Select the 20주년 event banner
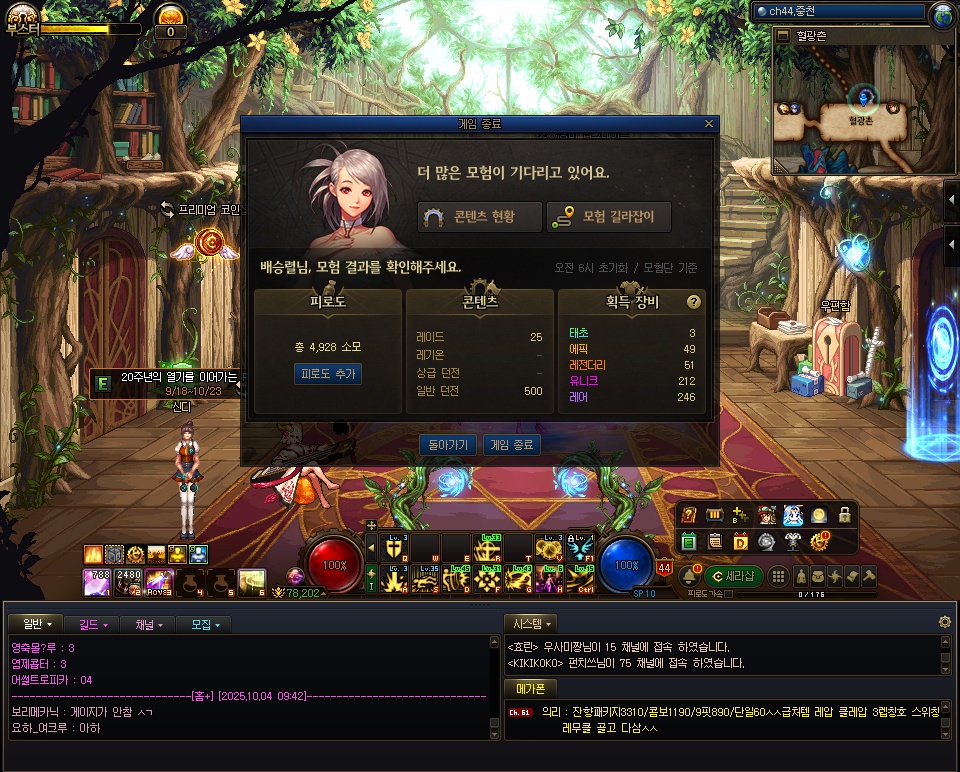This screenshot has width=960, height=772. (x=170, y=382)
